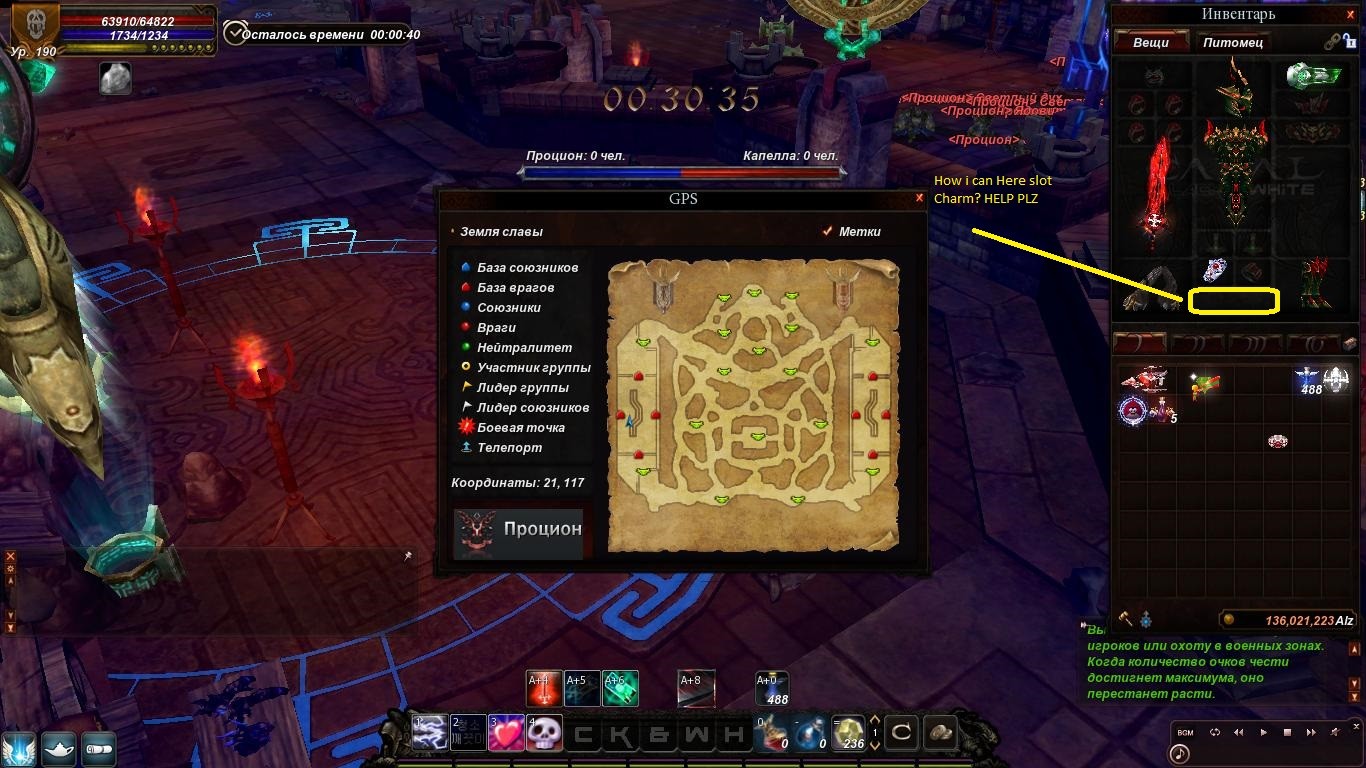1366x768 pixels.
Task: Switch to the Вещи tab
Action: (1150, 42)
